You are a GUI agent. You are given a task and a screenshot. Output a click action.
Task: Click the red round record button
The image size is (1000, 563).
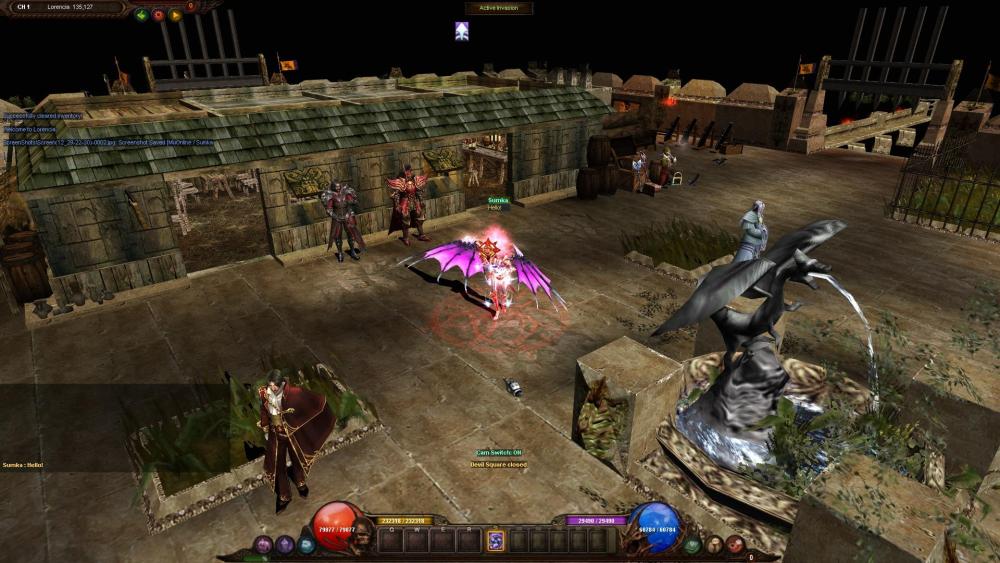pos(158,15)
